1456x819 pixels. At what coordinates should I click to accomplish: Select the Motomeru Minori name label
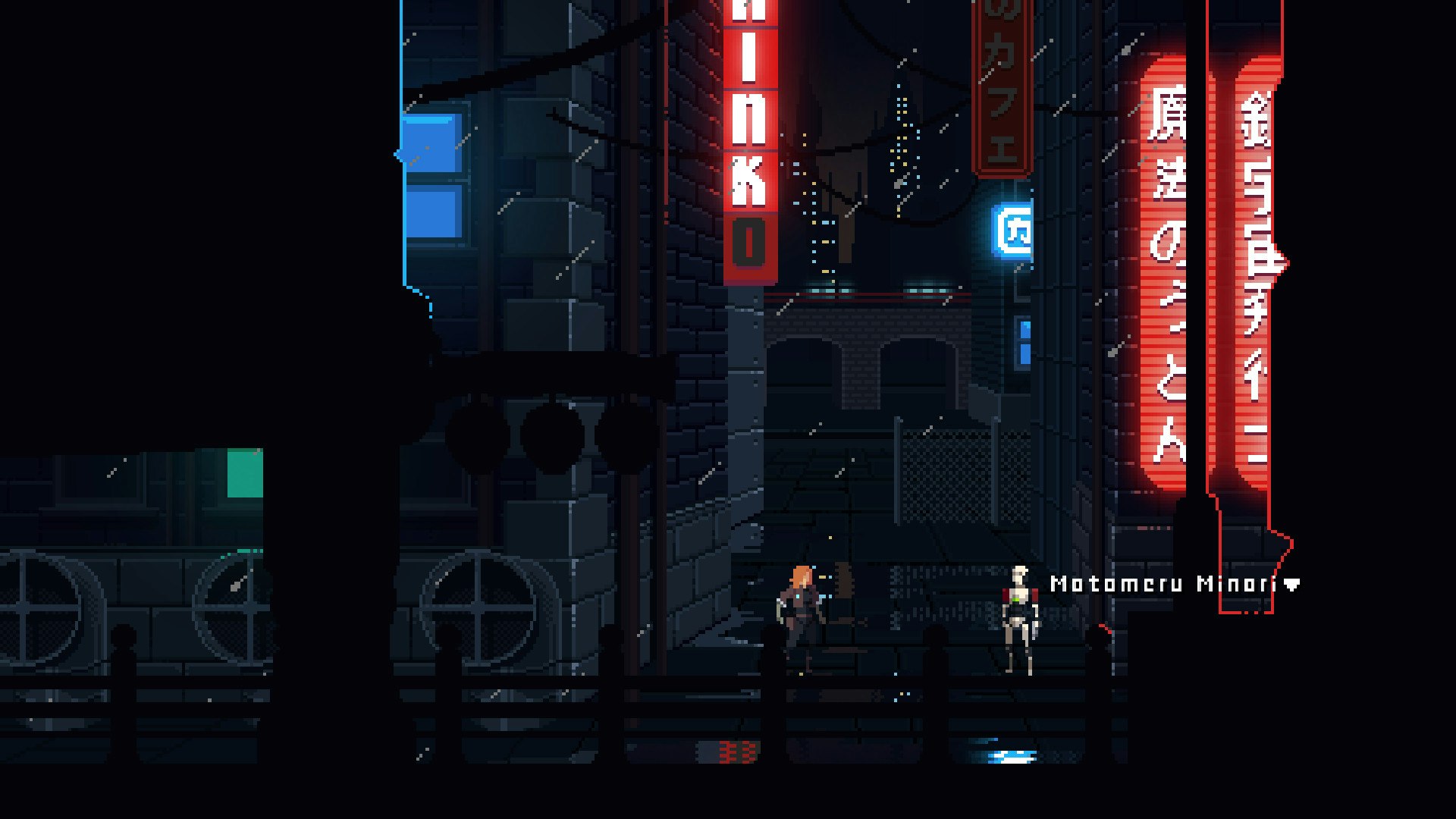tap(1164, 584)
